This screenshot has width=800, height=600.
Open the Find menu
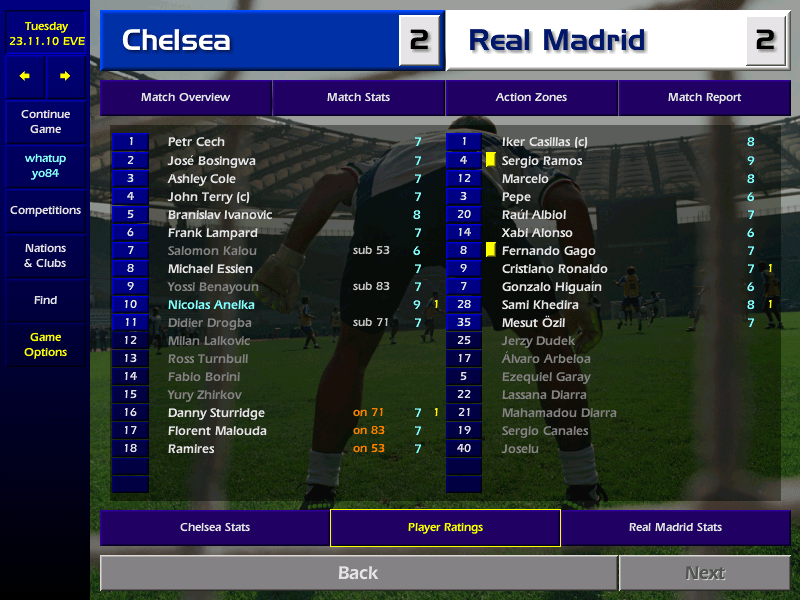coord(45,300)
